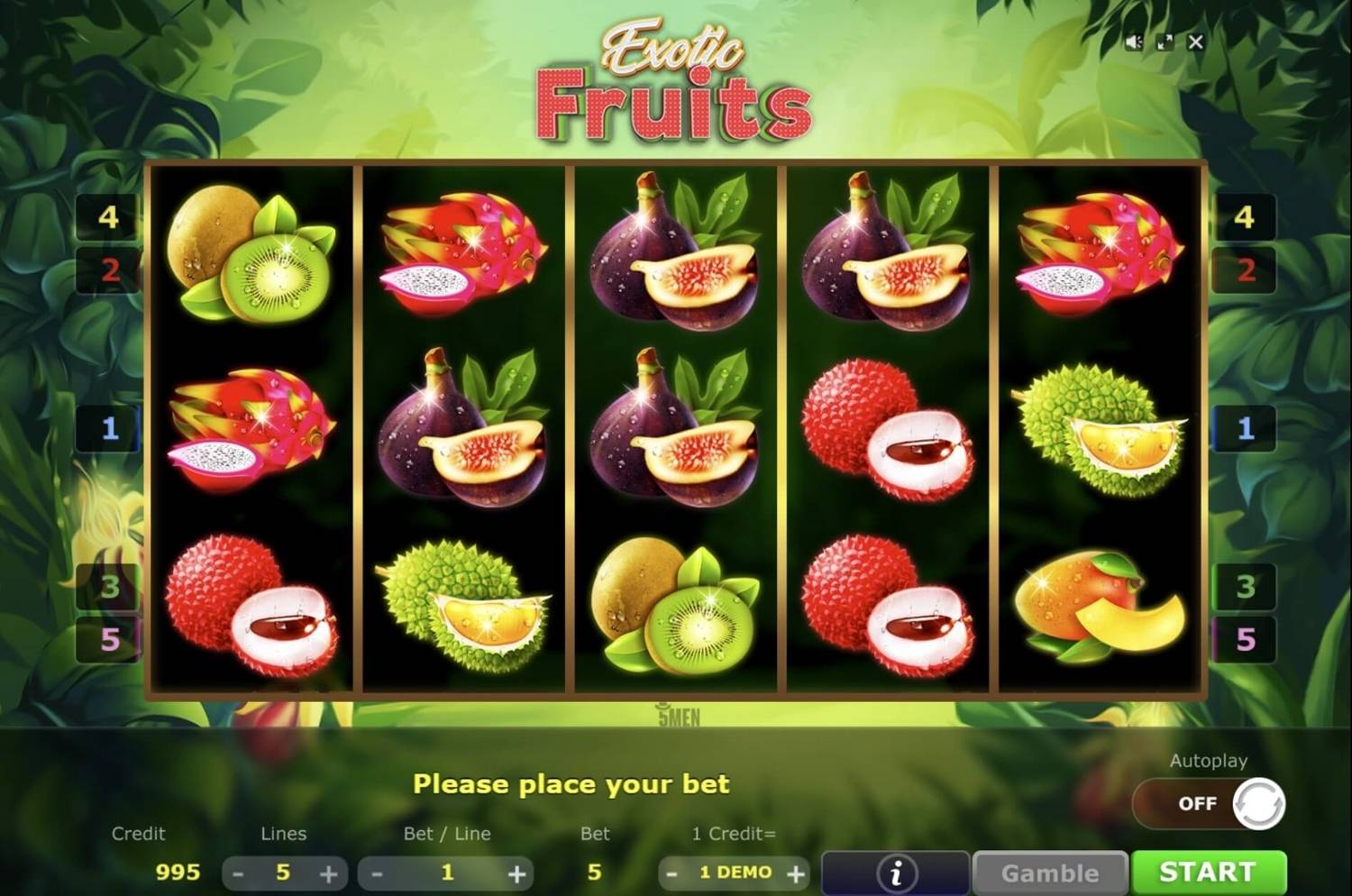
Task: Raise the Bet per Line value
Action: (x=516, y=873)
